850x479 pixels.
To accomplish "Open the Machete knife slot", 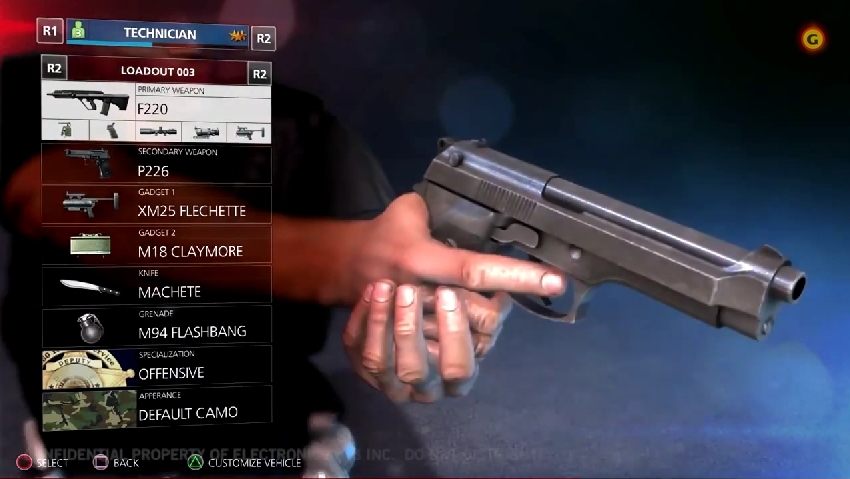I will tap(157, 285).
